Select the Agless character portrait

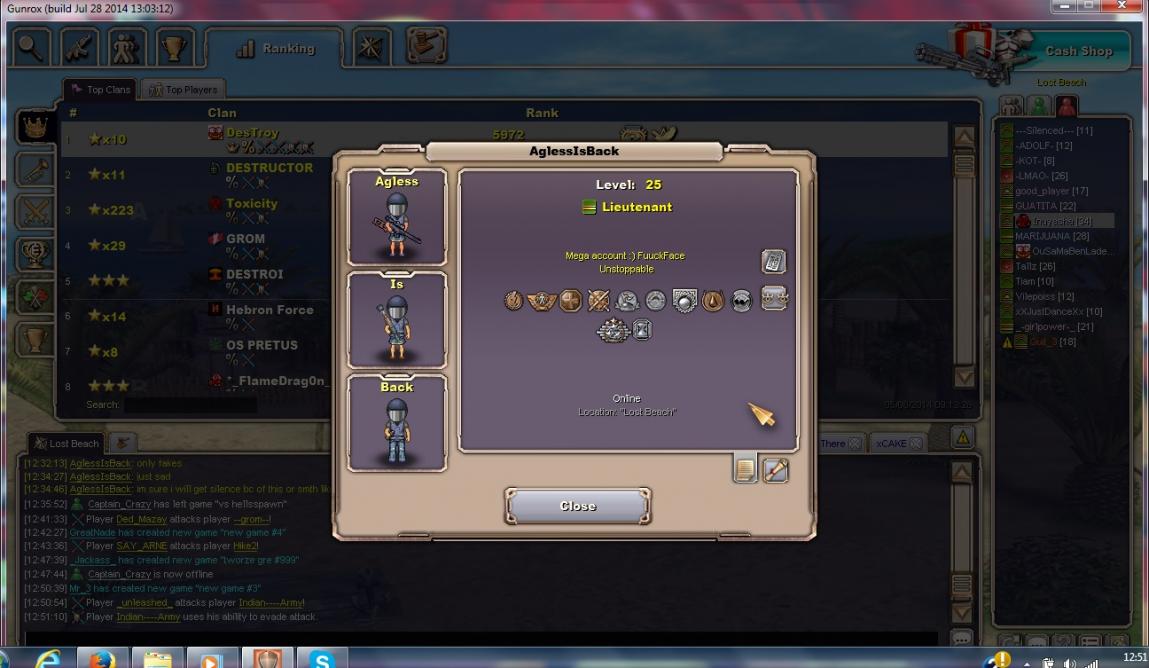pos(397,217)
